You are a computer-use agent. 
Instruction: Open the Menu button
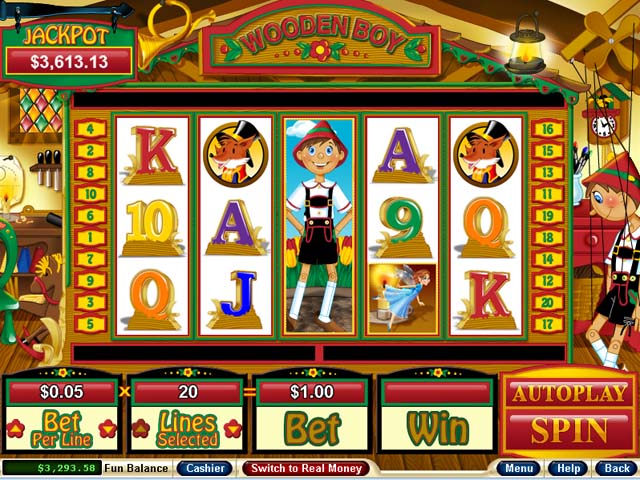point(519,468)
